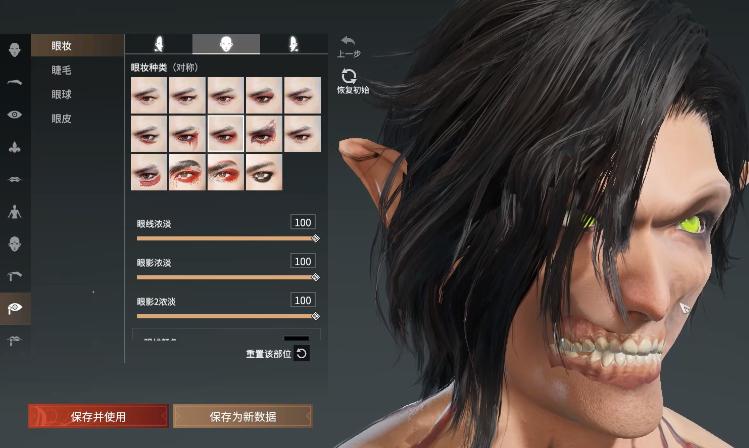Change the 眼影2浓淡 slider value

[x=226, y=316]
